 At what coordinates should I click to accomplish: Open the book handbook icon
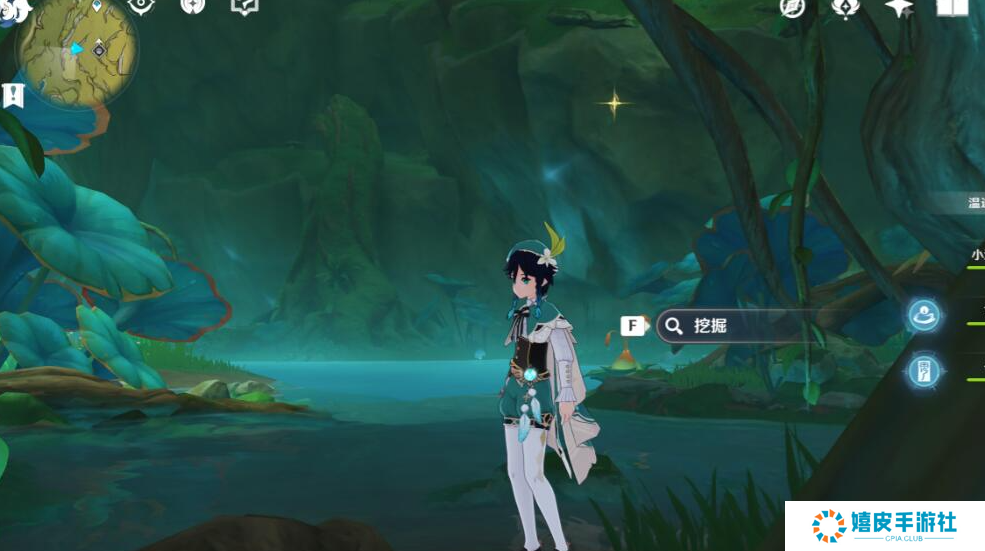[x=952, y=6]
